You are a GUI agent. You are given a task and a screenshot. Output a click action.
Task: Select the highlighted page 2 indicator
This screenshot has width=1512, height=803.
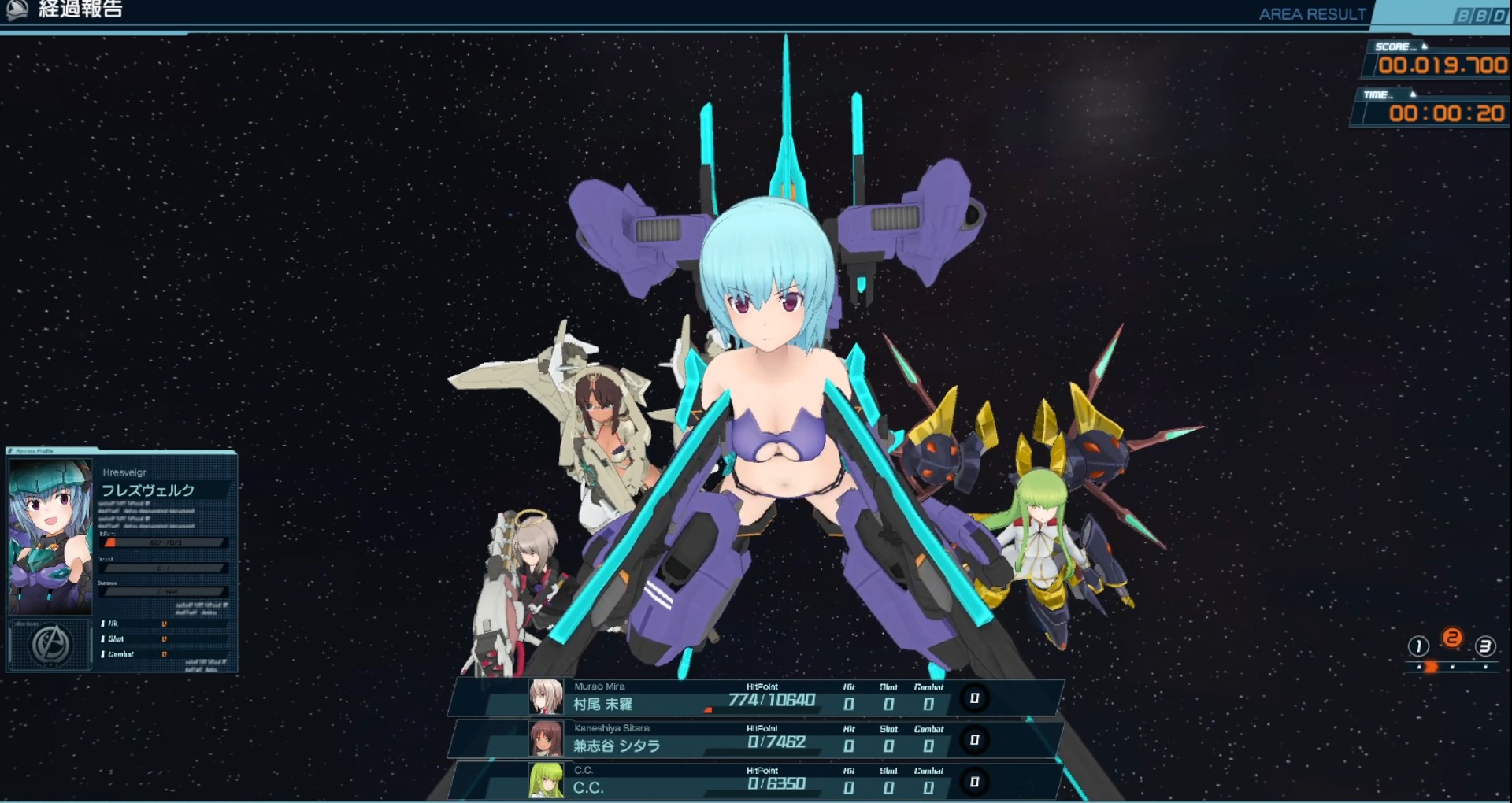pos(1452,638)
